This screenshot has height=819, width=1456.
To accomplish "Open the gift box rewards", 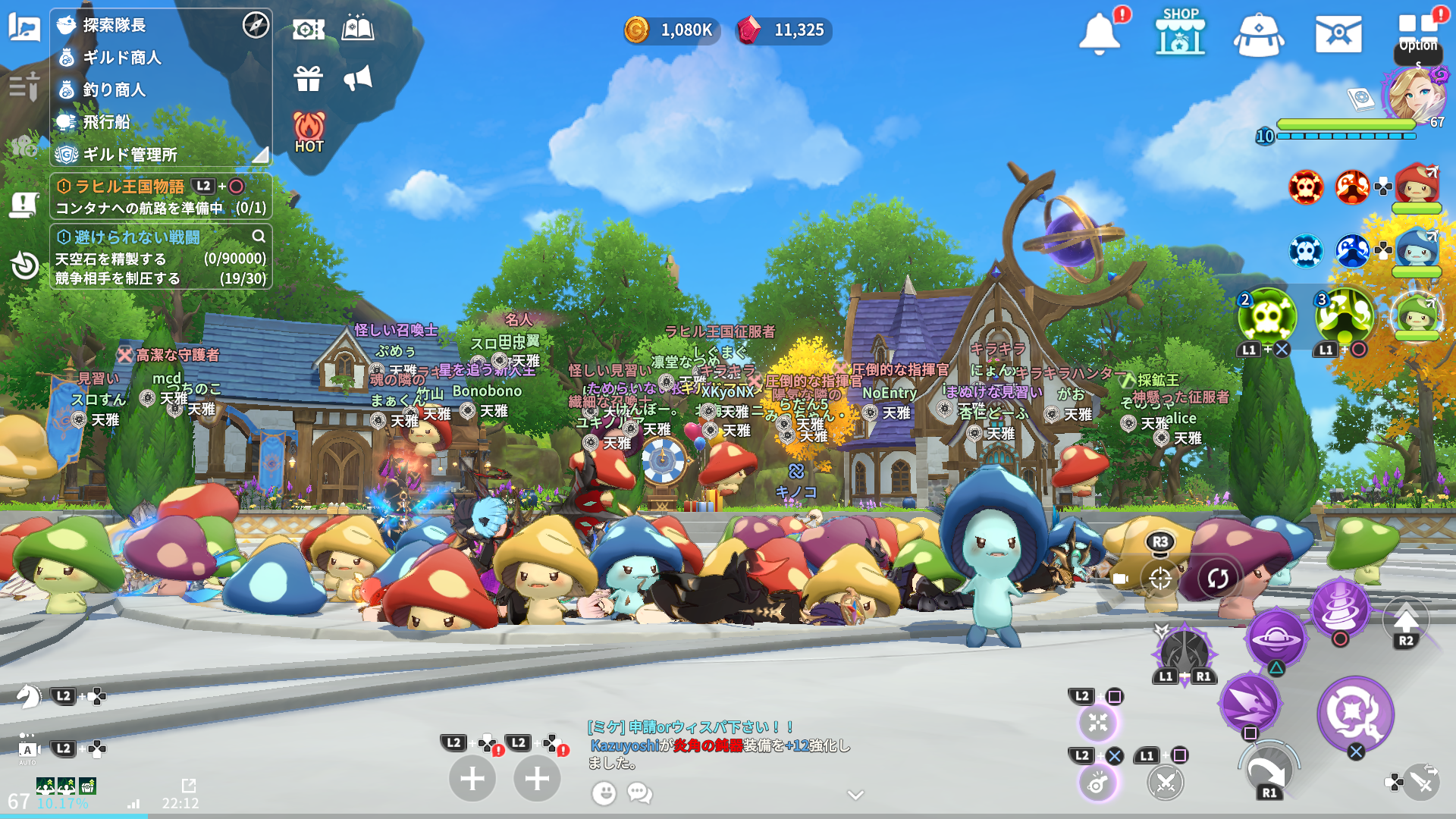I will [x=309, y=78].
